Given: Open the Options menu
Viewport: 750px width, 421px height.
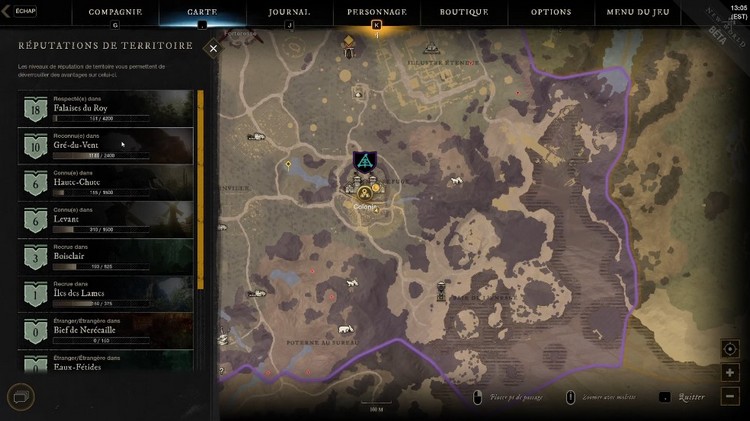Looking at the screenshot, I should click(551, 12).
